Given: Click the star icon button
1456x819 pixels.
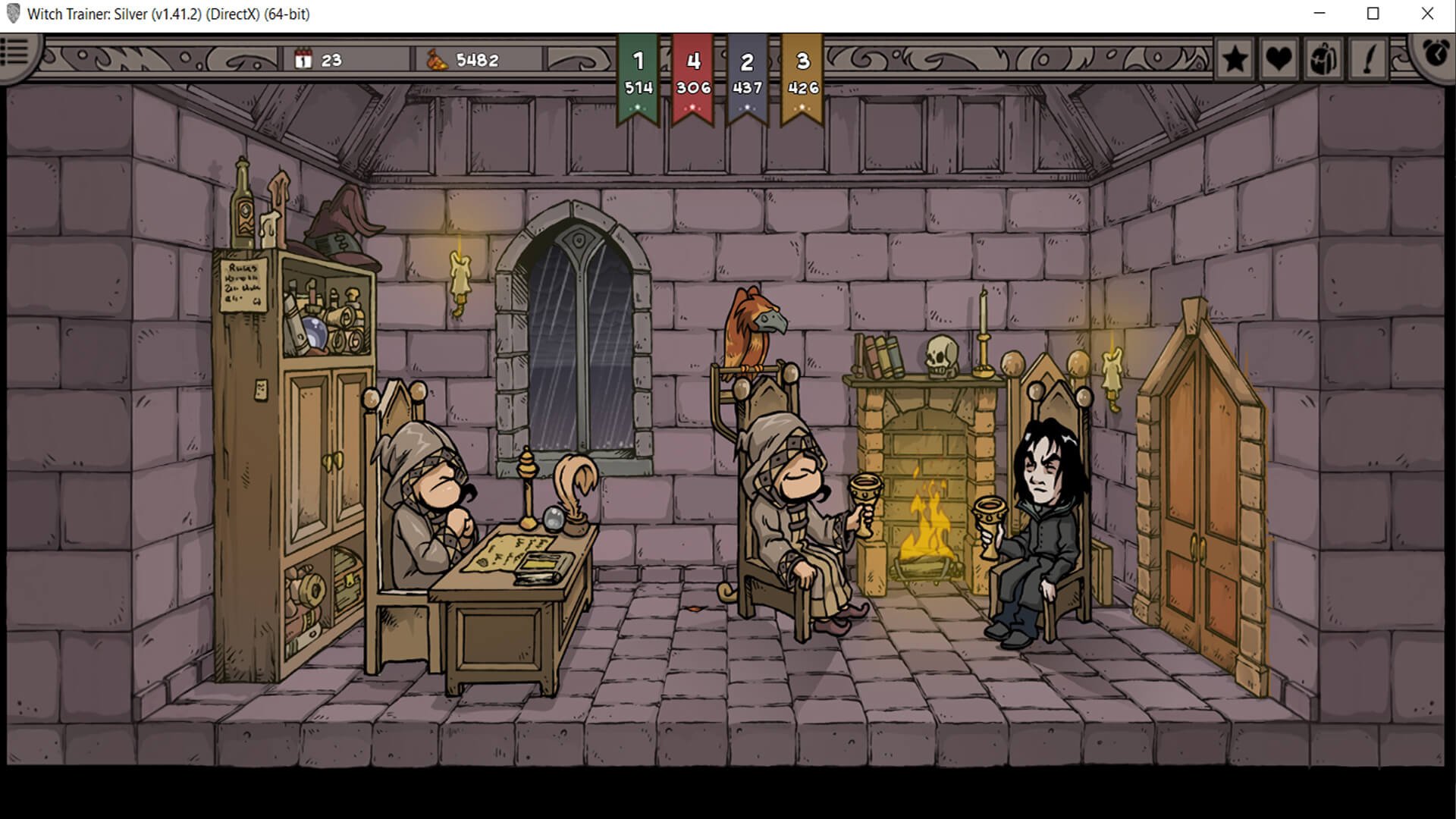Looking at the screenshot, I should pos(1235,58).
